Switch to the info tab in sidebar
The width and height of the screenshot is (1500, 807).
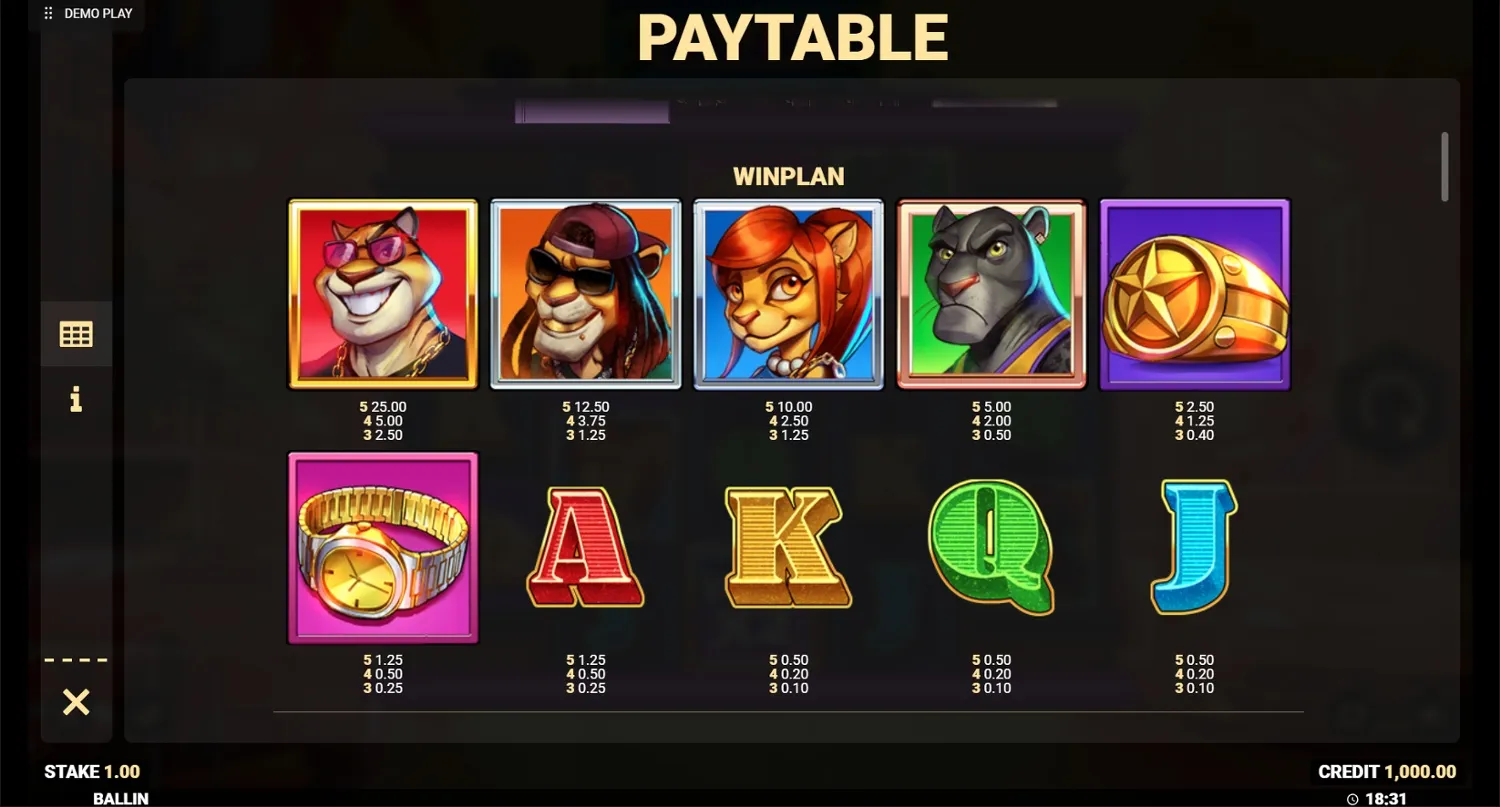pyautogui.click(x=76, y=399)
